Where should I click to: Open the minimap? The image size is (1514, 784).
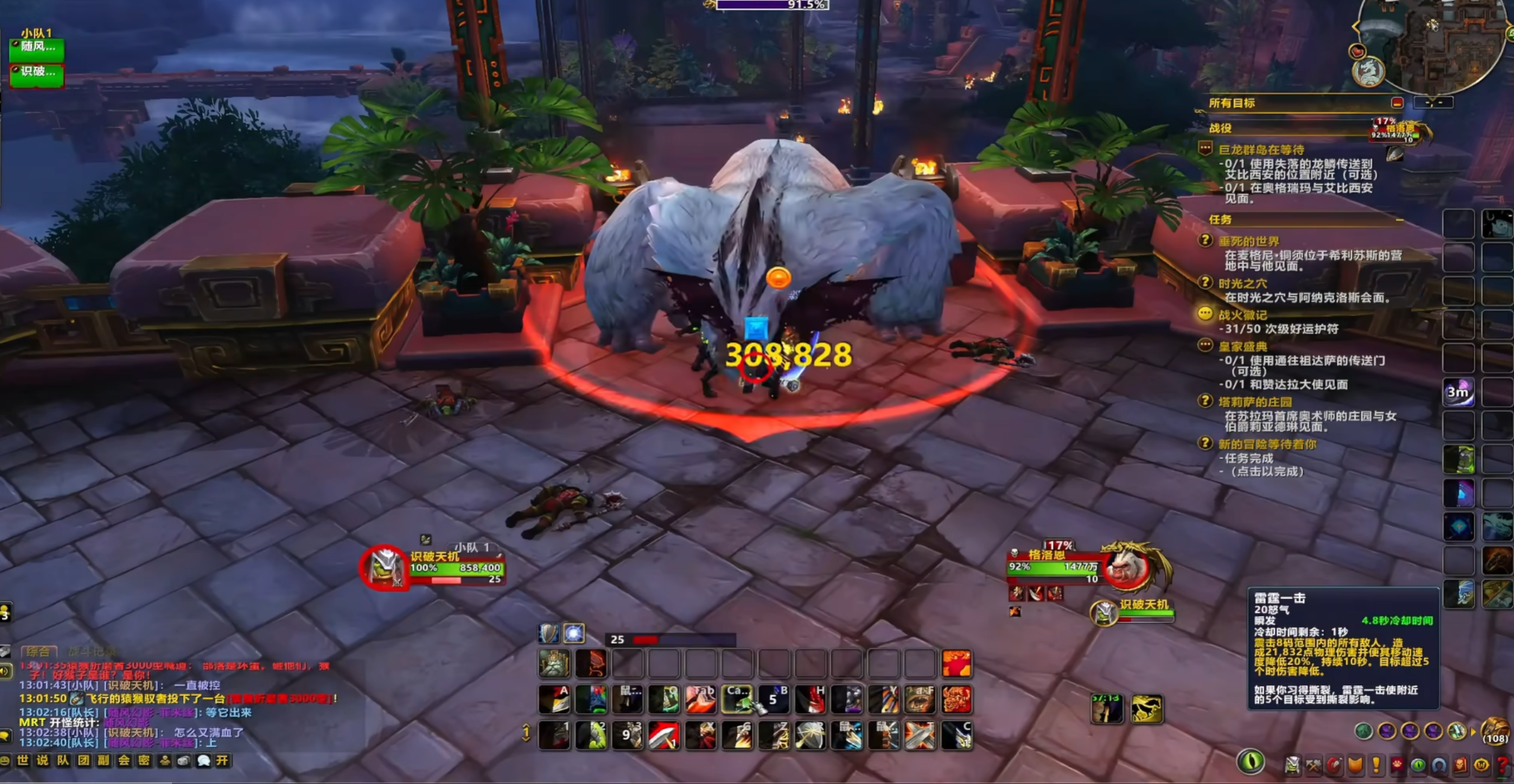click(1443, 42)
